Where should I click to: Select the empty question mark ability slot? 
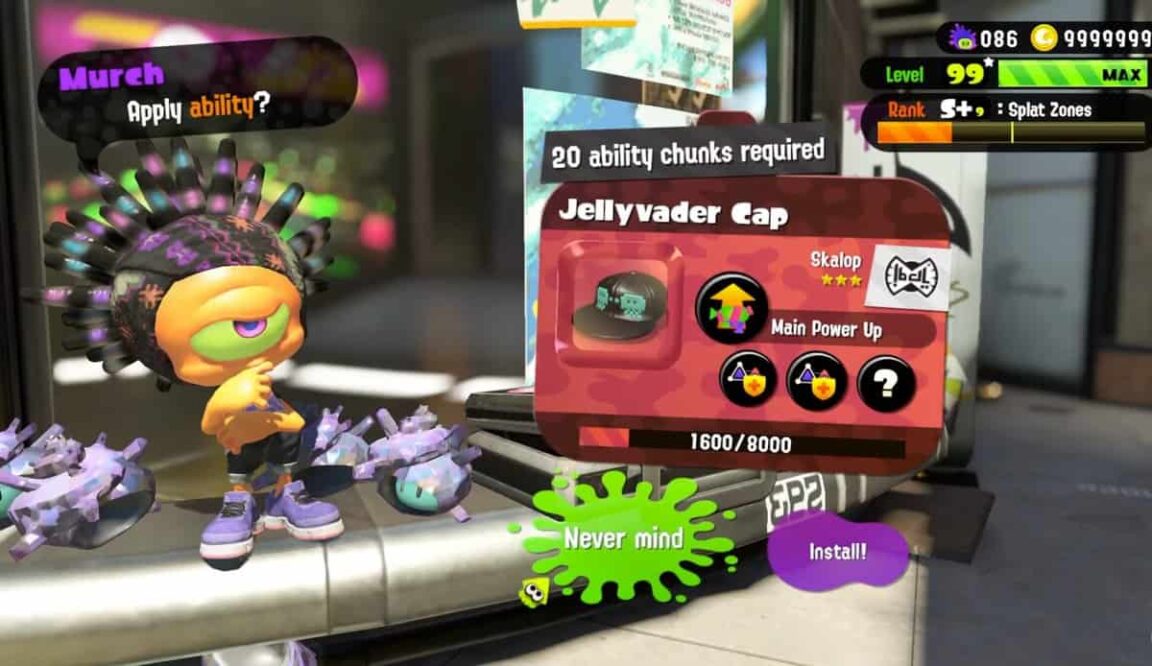(885, 382)
